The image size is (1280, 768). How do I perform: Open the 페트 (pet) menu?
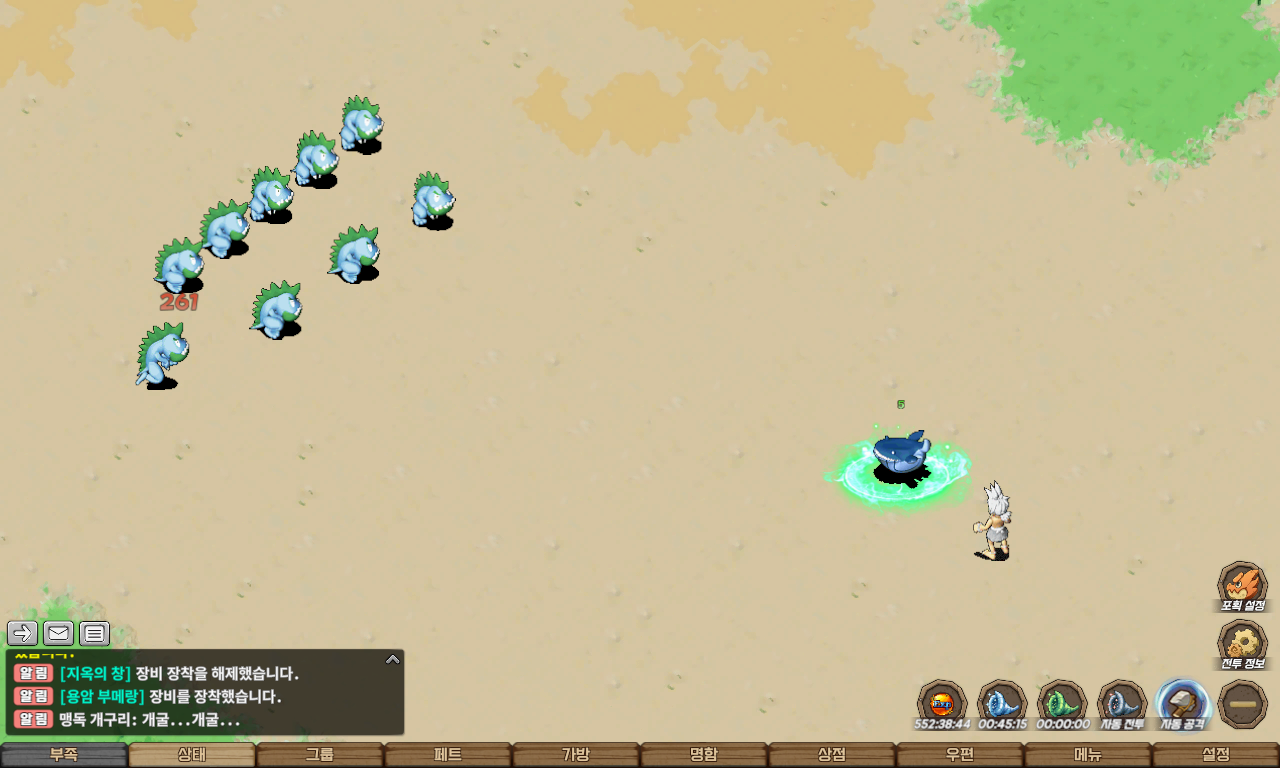[448, 755]
